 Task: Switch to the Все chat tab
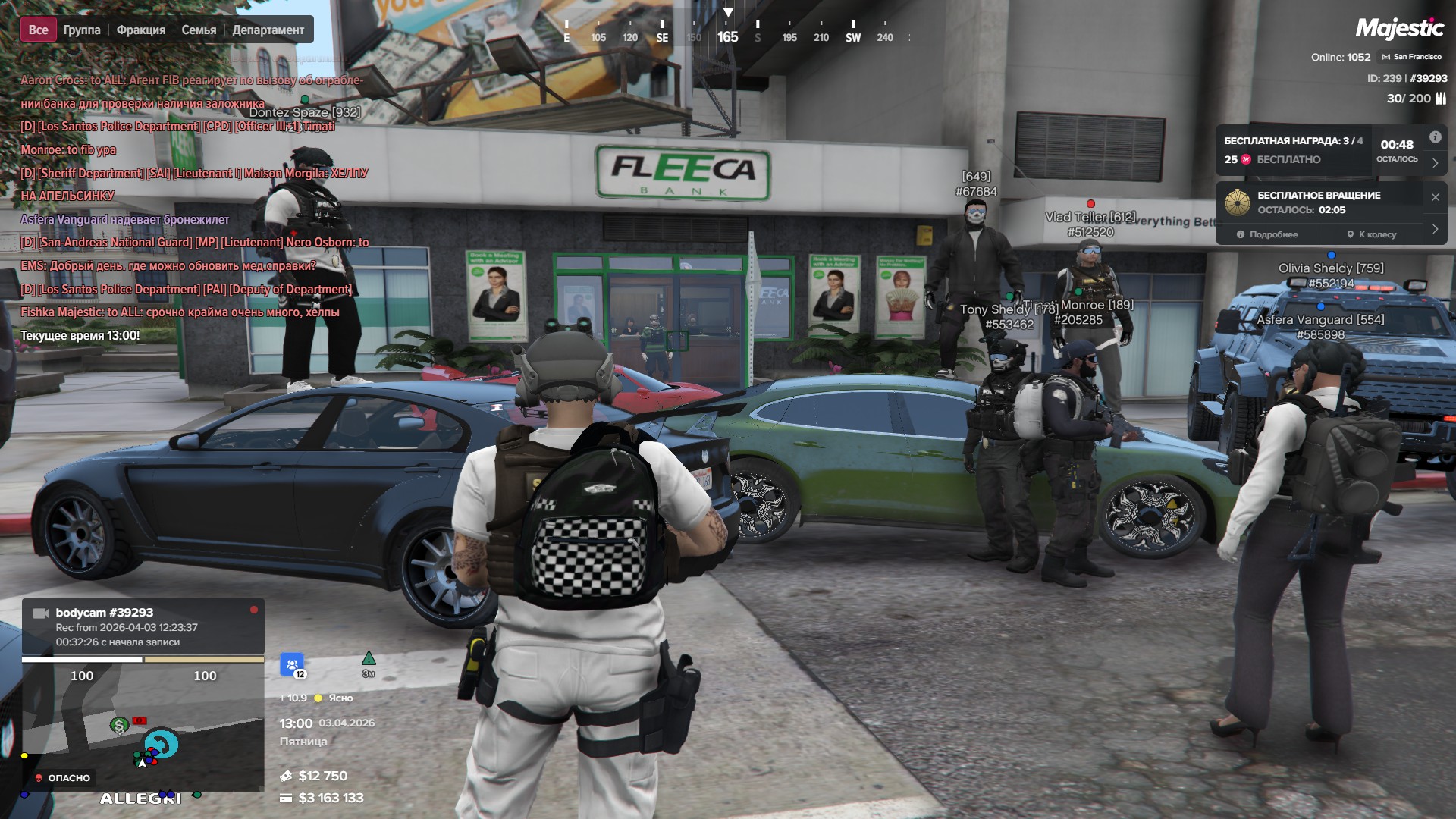point(38,30)
